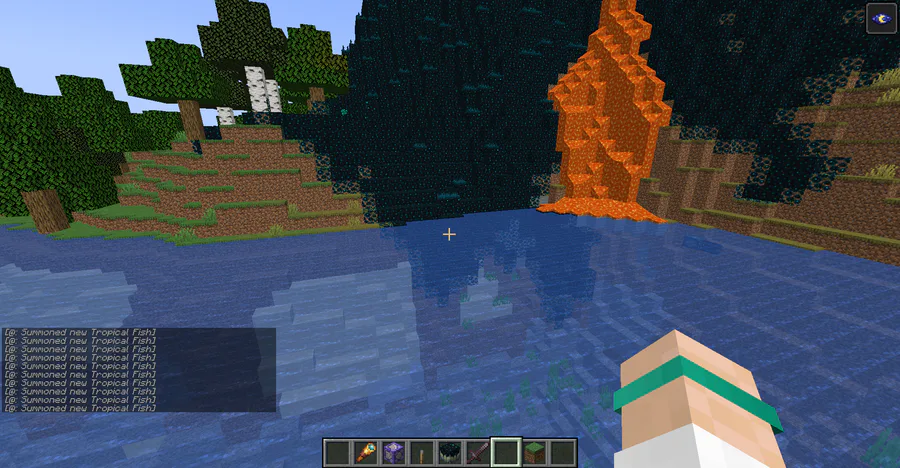Equip the sword from the hotbar
The height and width of the screenshot is (468, 900).
click(x=478, y=452)
